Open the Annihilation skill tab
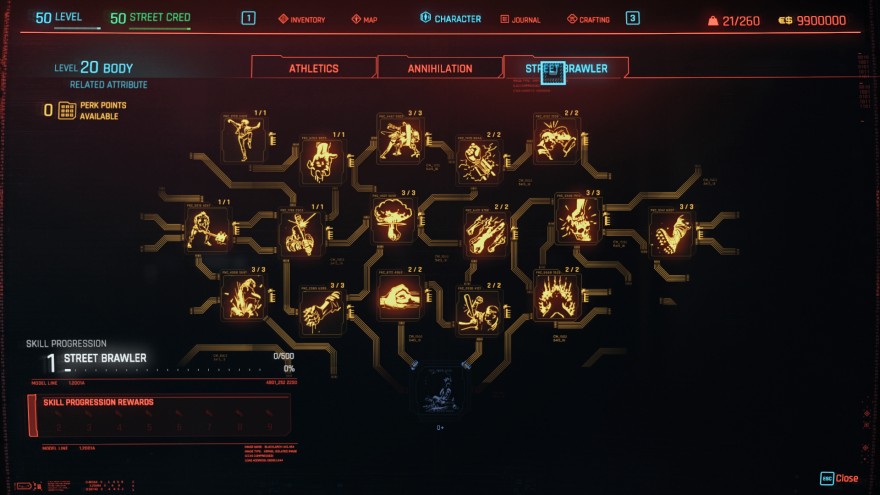The width and height of the screenshot is (880, 495). point(440,68)
